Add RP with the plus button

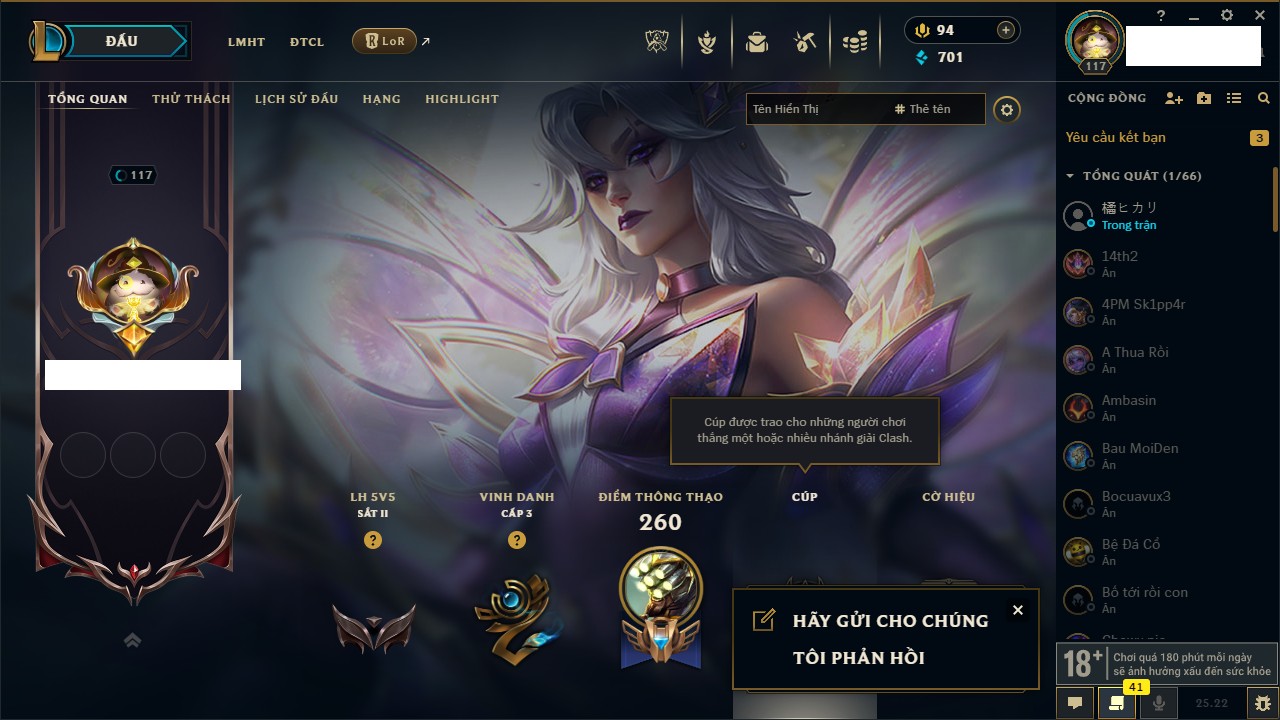click(1006, 30)
